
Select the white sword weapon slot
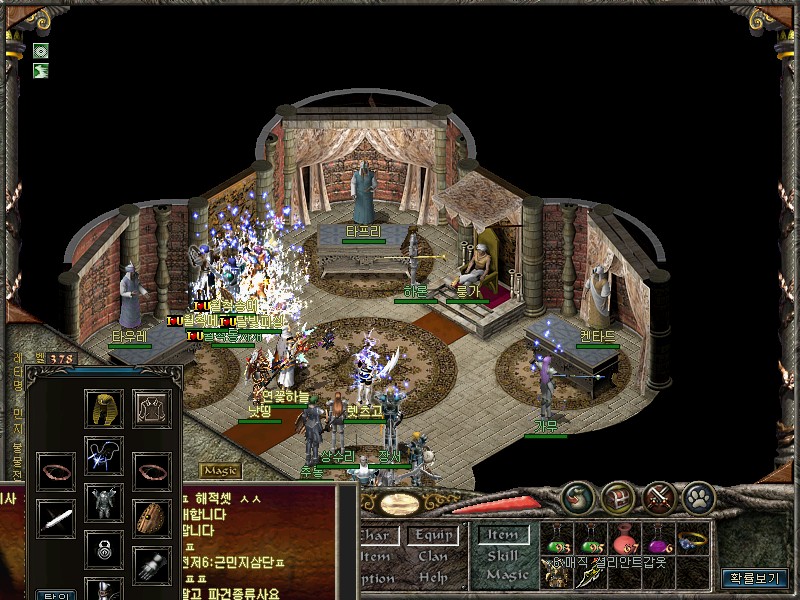point(56,516)
